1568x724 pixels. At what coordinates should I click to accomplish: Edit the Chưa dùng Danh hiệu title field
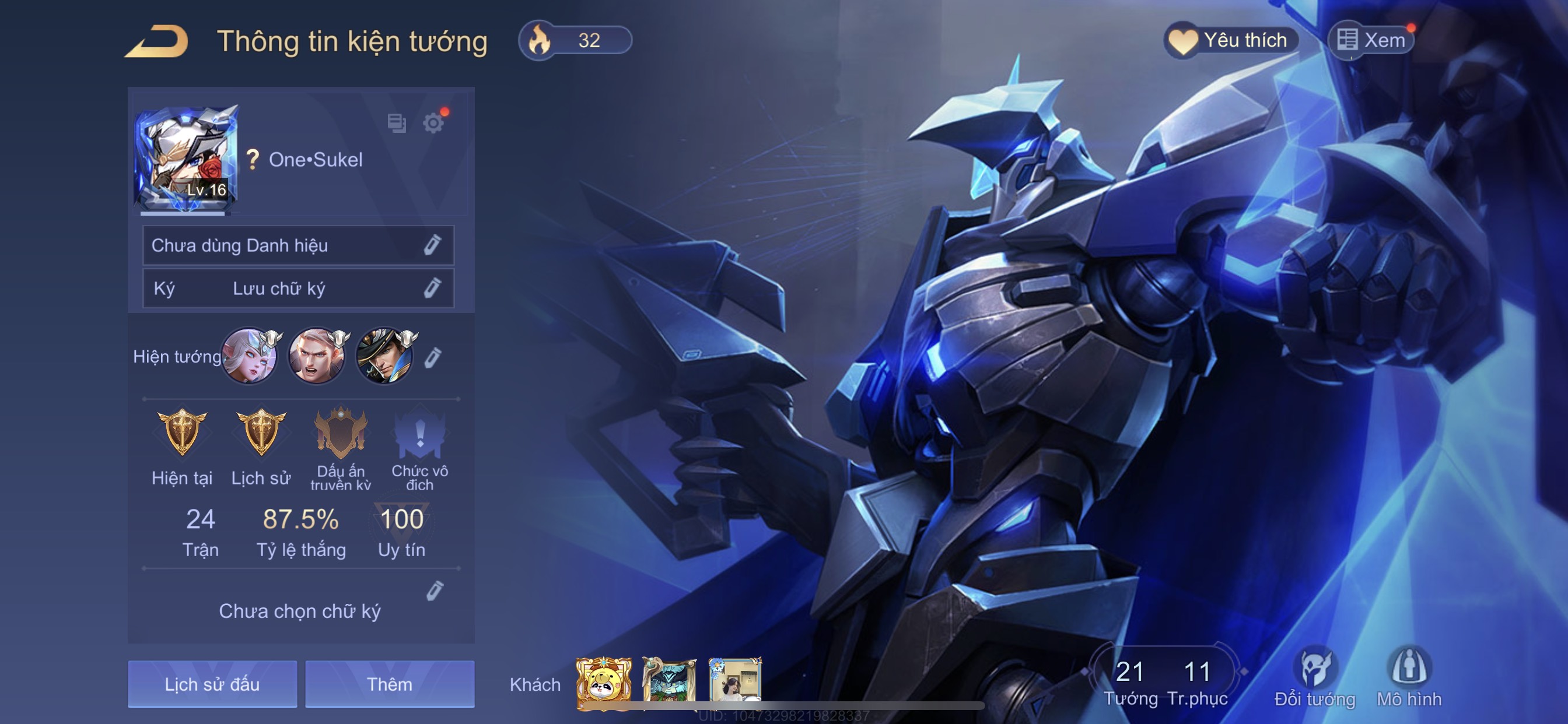coord(432,245)
